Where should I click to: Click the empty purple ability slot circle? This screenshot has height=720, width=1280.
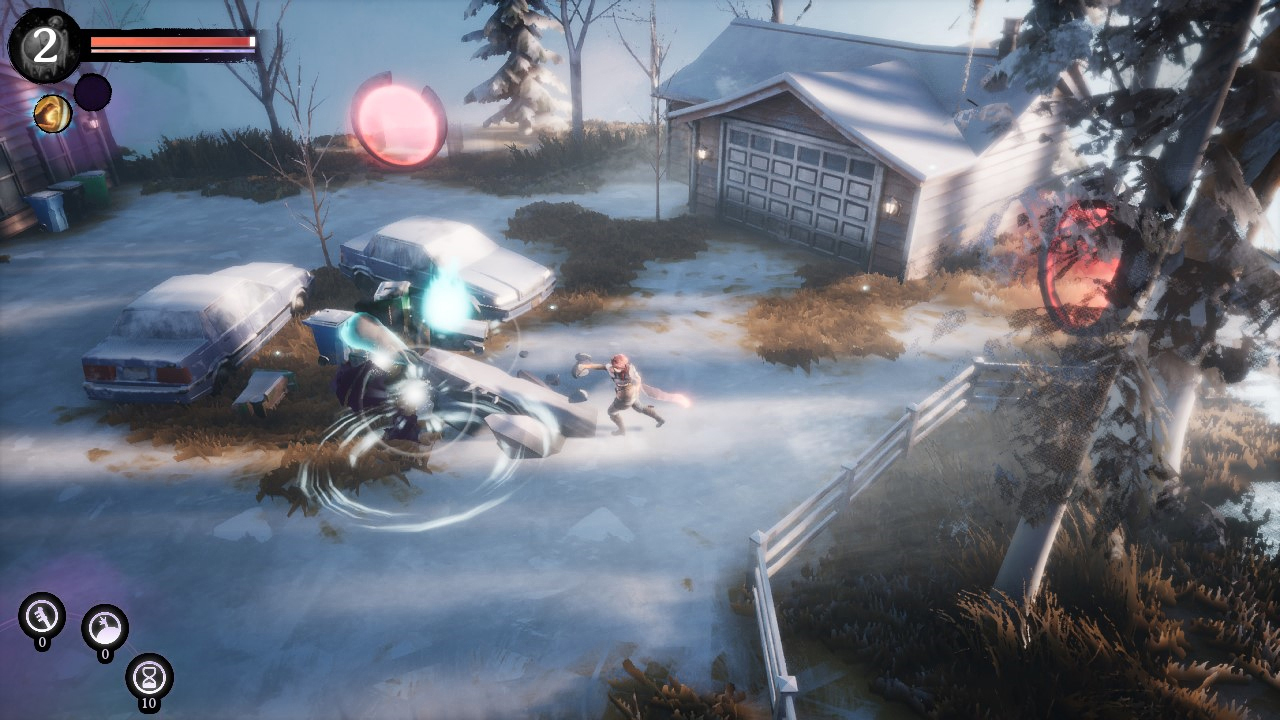coord(91,93)
